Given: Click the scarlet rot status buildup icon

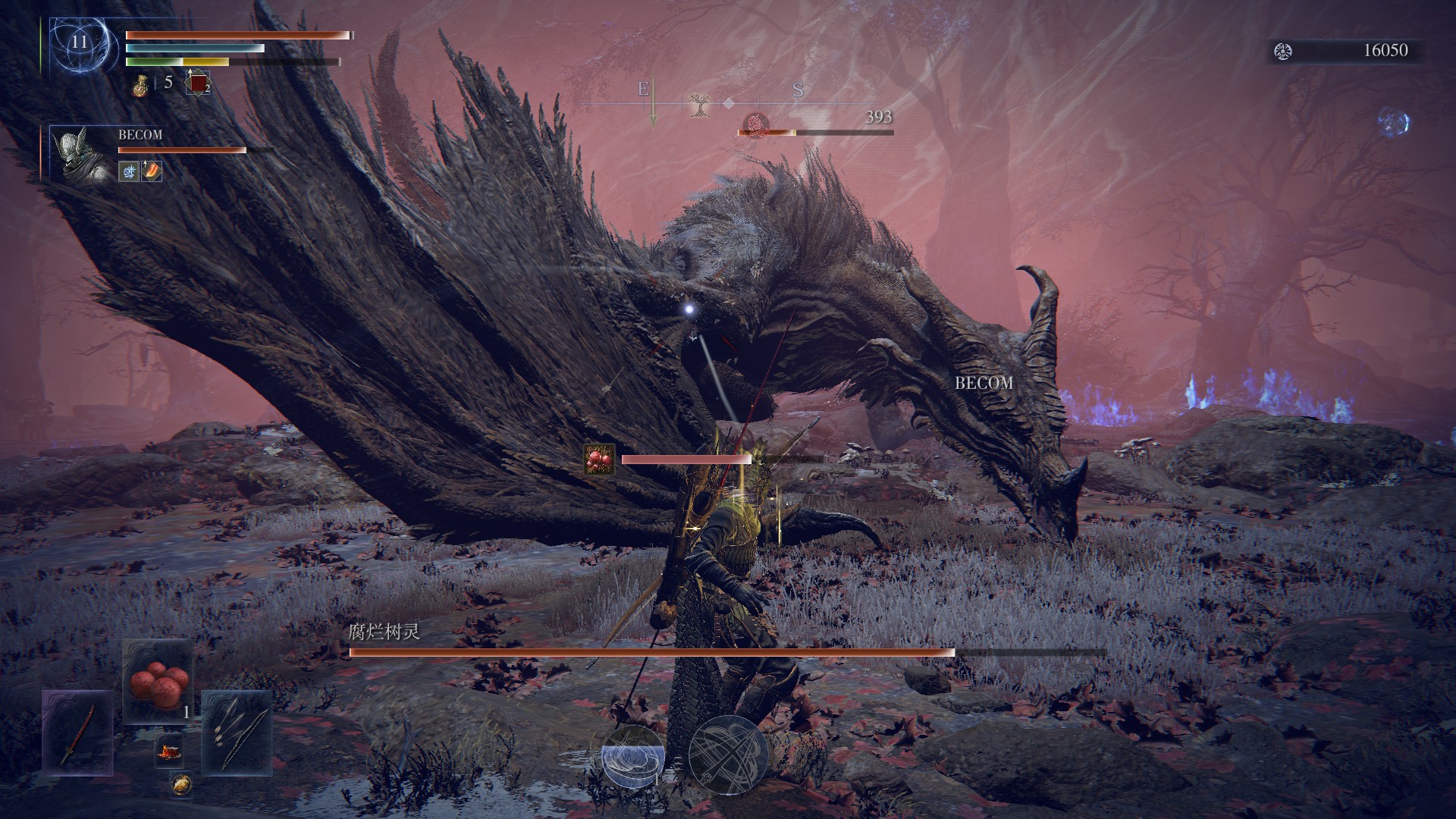Looking at the screenshot, I should (x=599, y=460).
